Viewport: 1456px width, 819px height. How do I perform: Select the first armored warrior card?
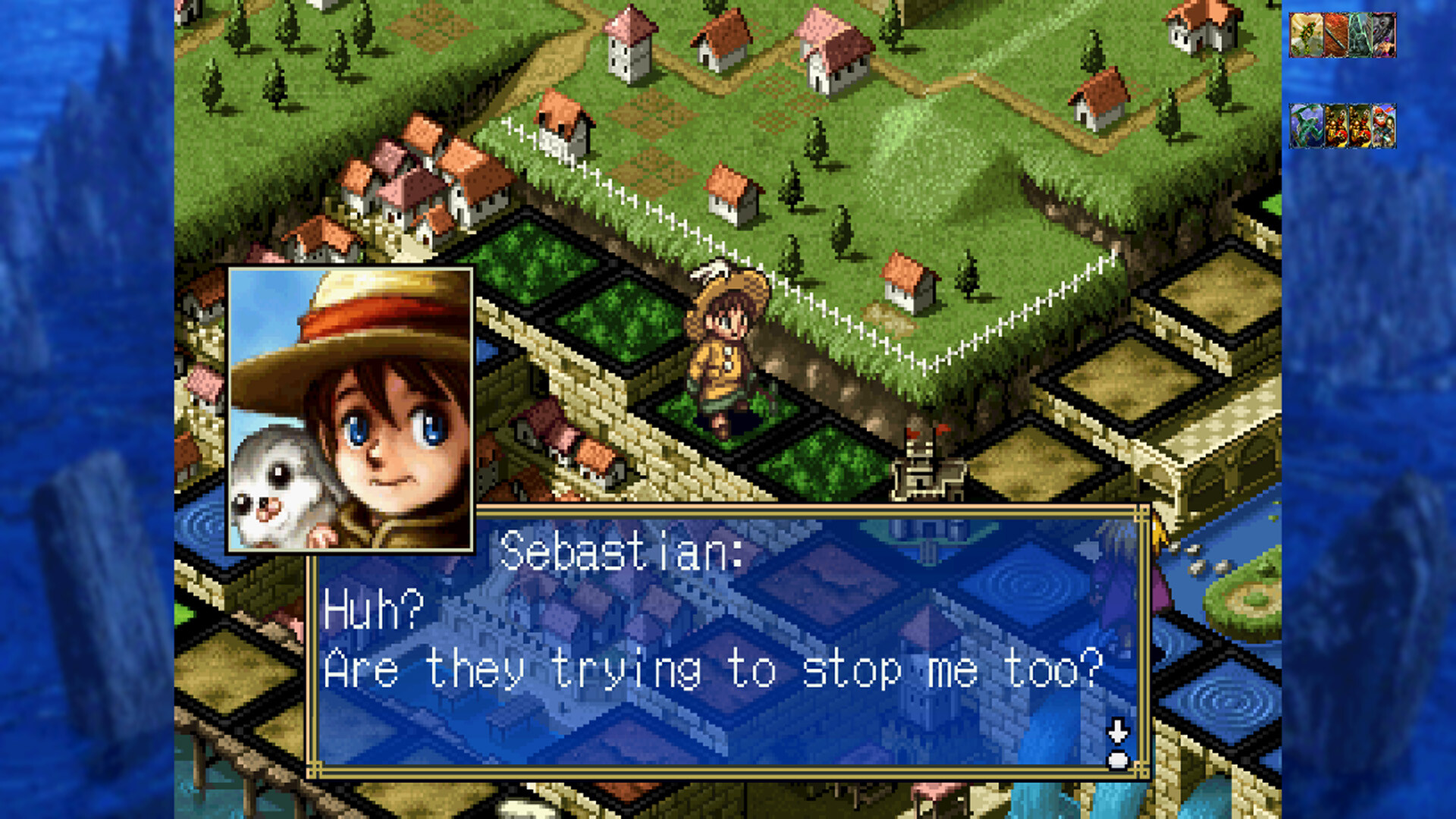click(1337, 125)
